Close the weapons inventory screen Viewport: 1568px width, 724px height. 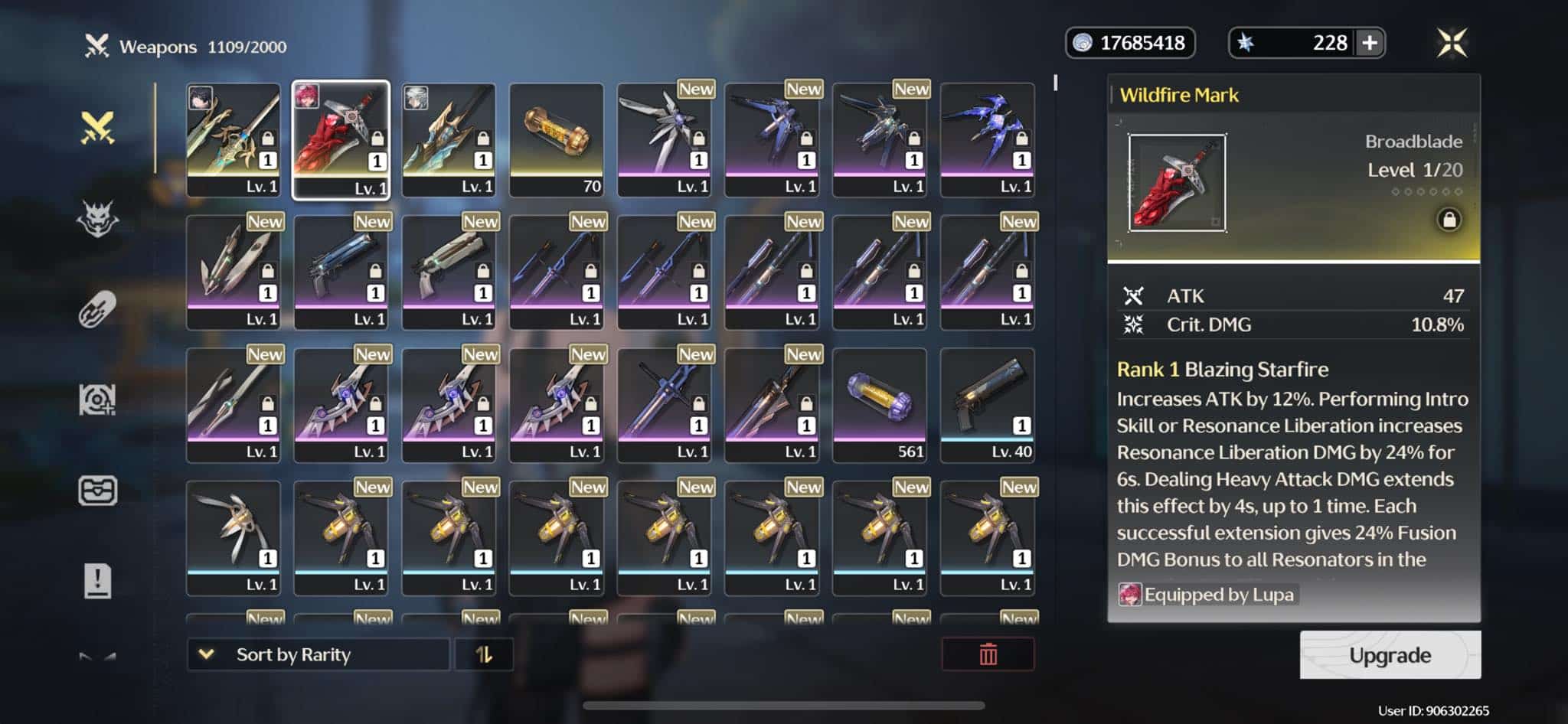1452,43
